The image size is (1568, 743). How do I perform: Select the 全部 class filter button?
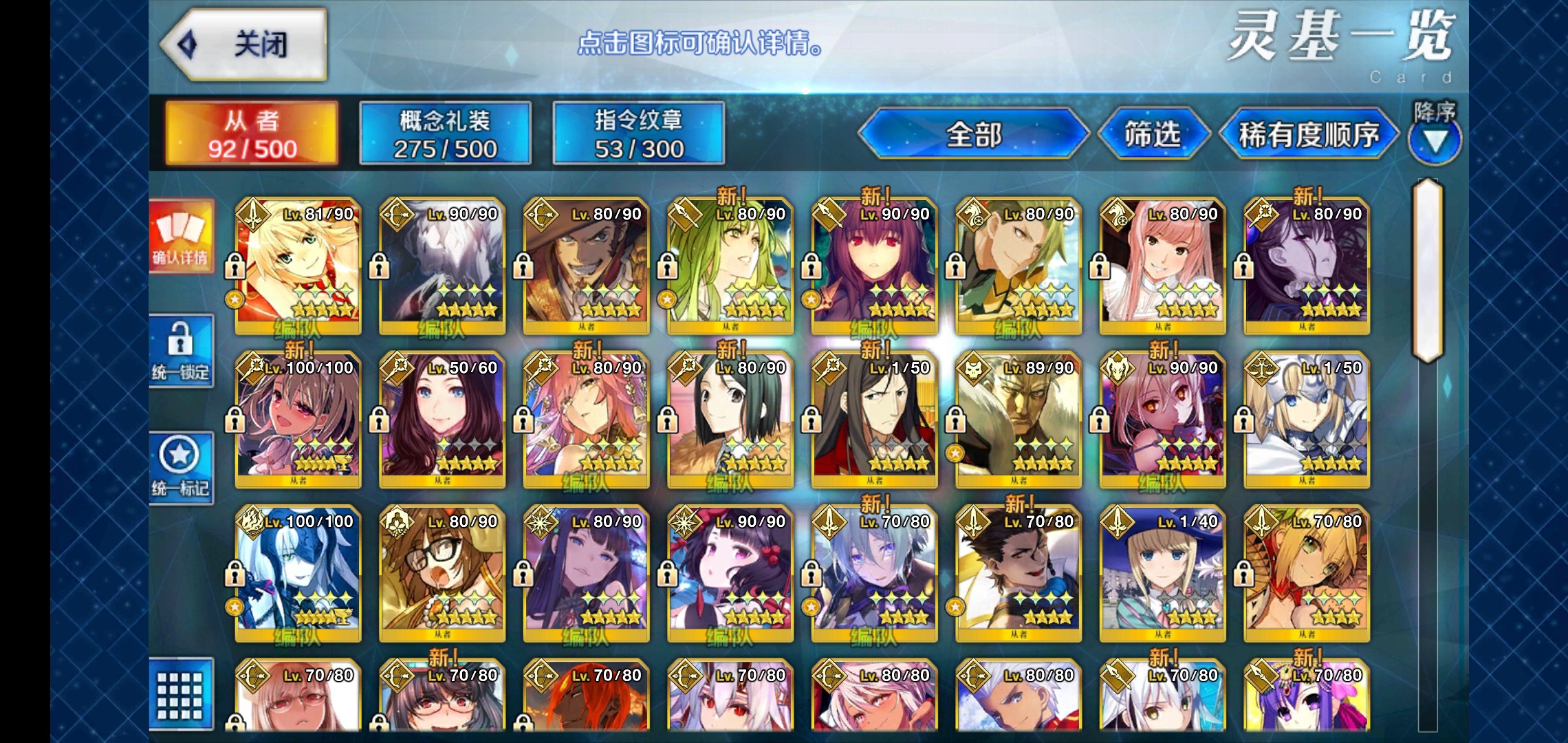point(973,133)
